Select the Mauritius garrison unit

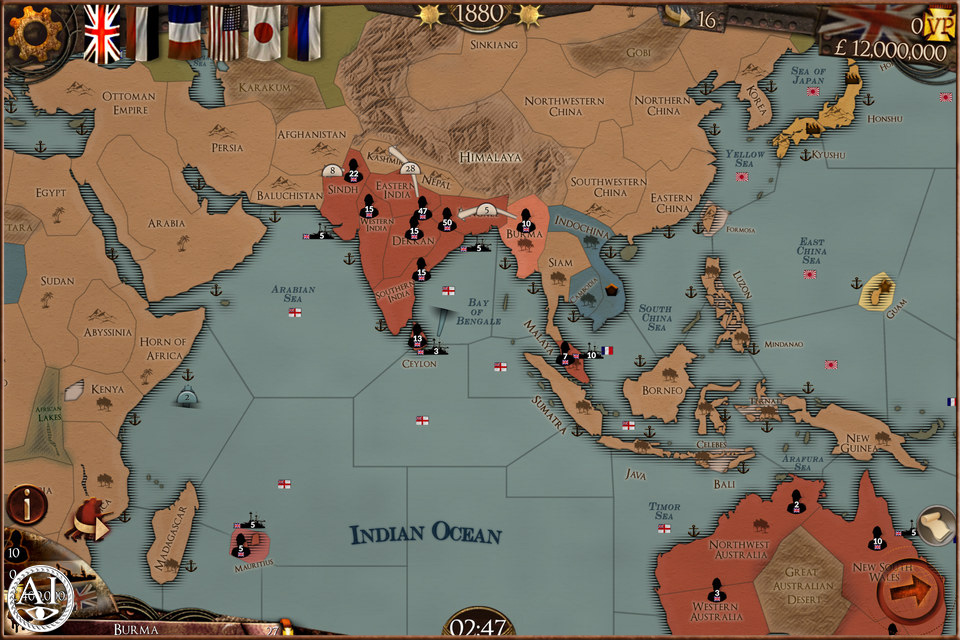(x=240, y=543)
